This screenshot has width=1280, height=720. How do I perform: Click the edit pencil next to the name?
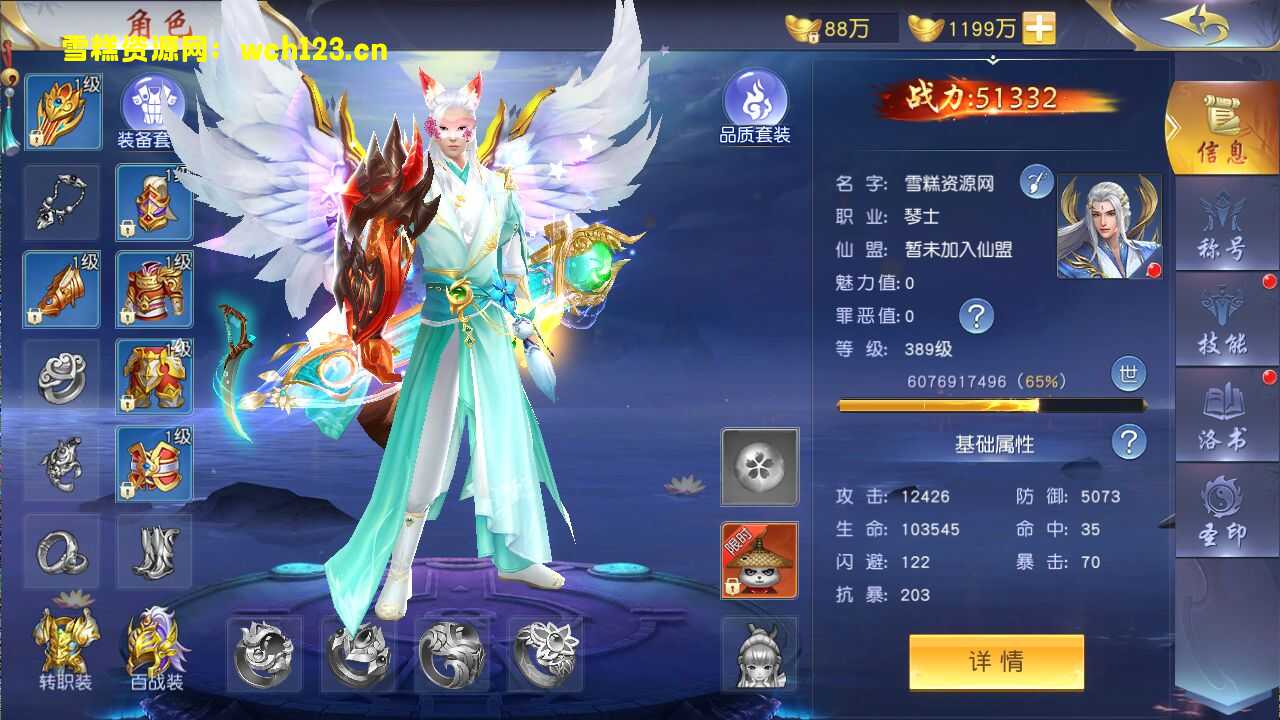[x=1036, y=182]
